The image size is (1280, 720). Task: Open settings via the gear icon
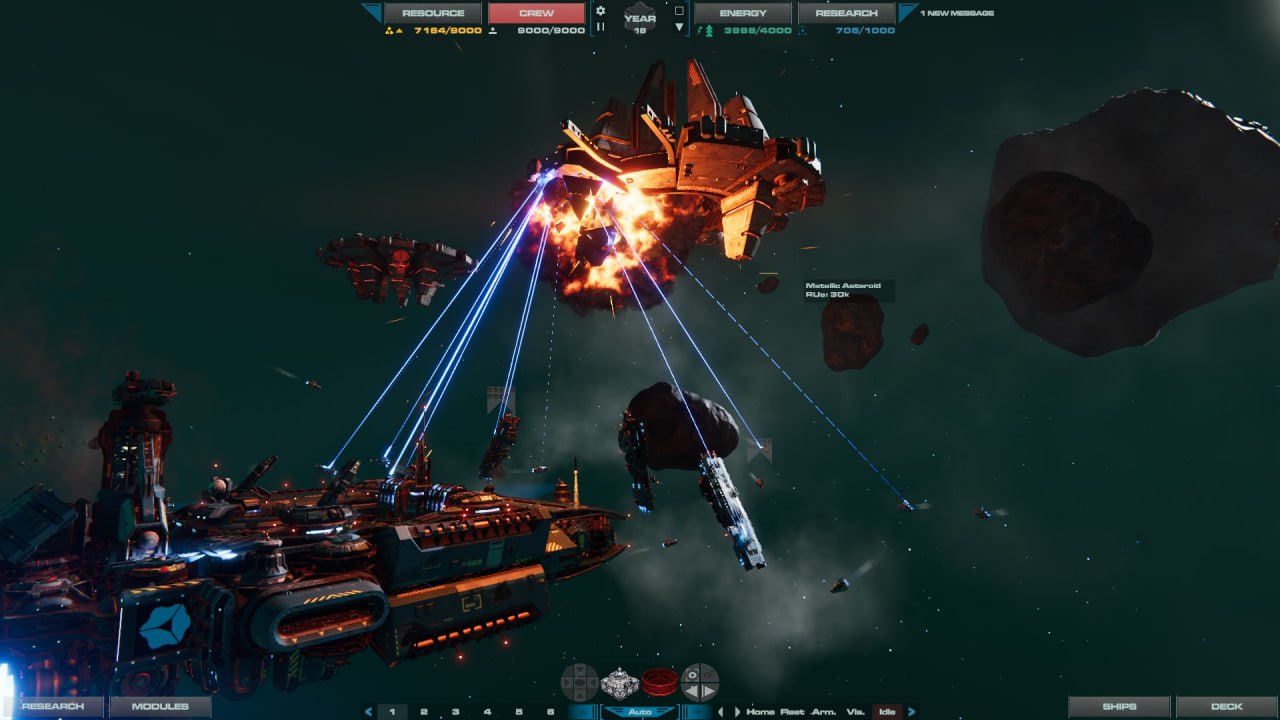pos(600,11)
